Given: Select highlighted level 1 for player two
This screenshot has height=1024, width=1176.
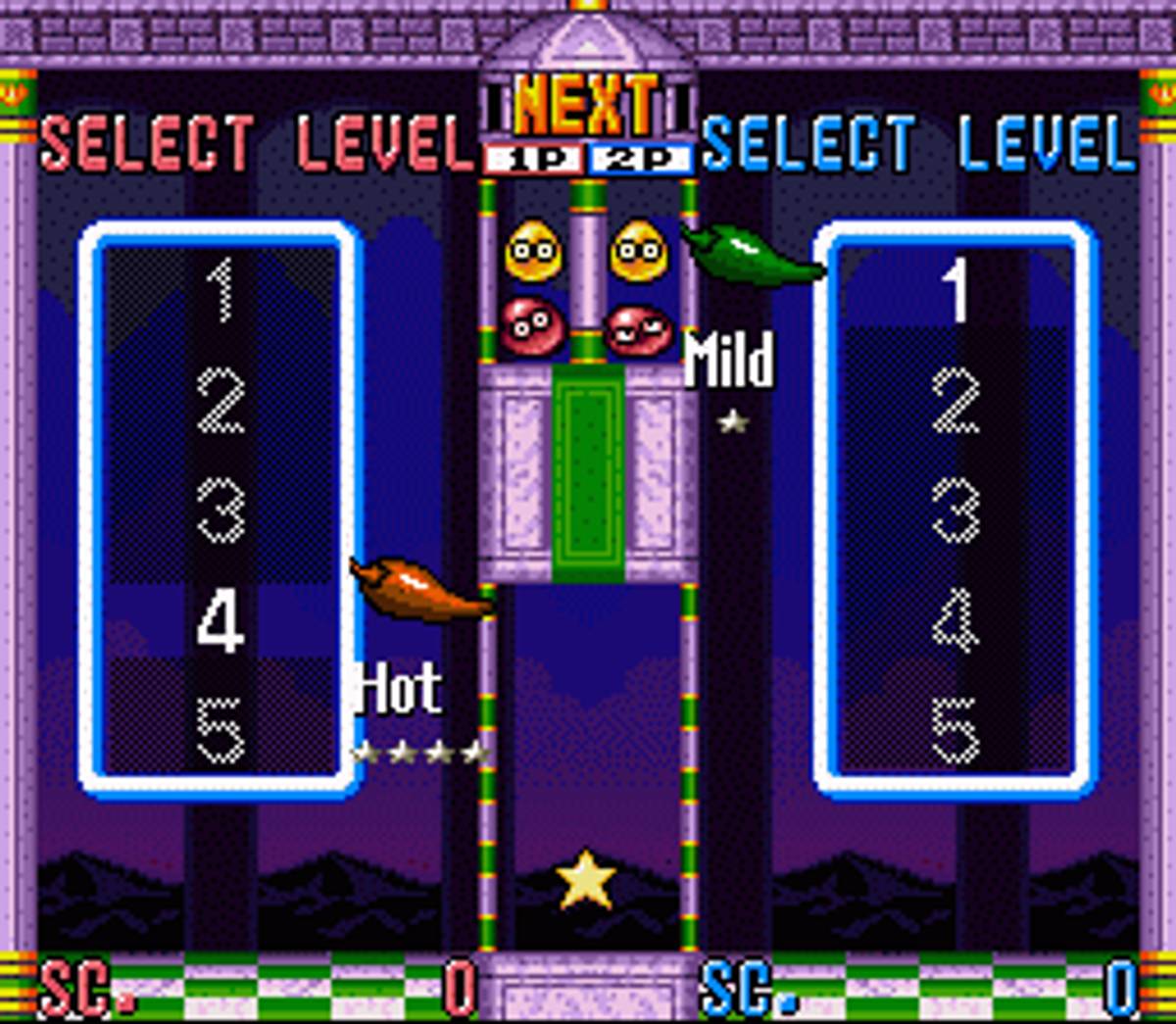Looking at the screenshot, I should (955, 291).
